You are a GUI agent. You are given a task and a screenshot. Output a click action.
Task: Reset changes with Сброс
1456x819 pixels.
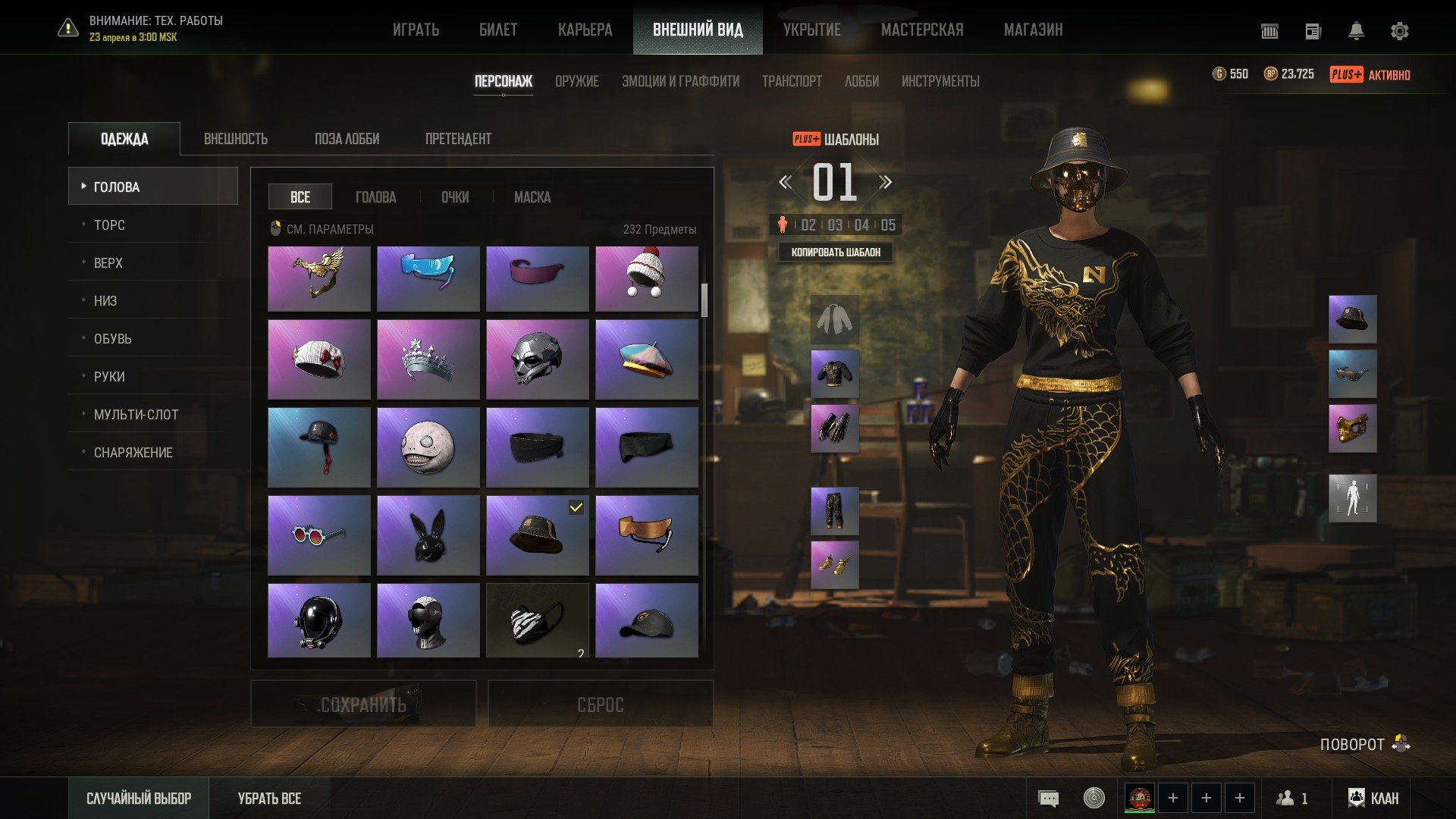click(x=600, y=704)
